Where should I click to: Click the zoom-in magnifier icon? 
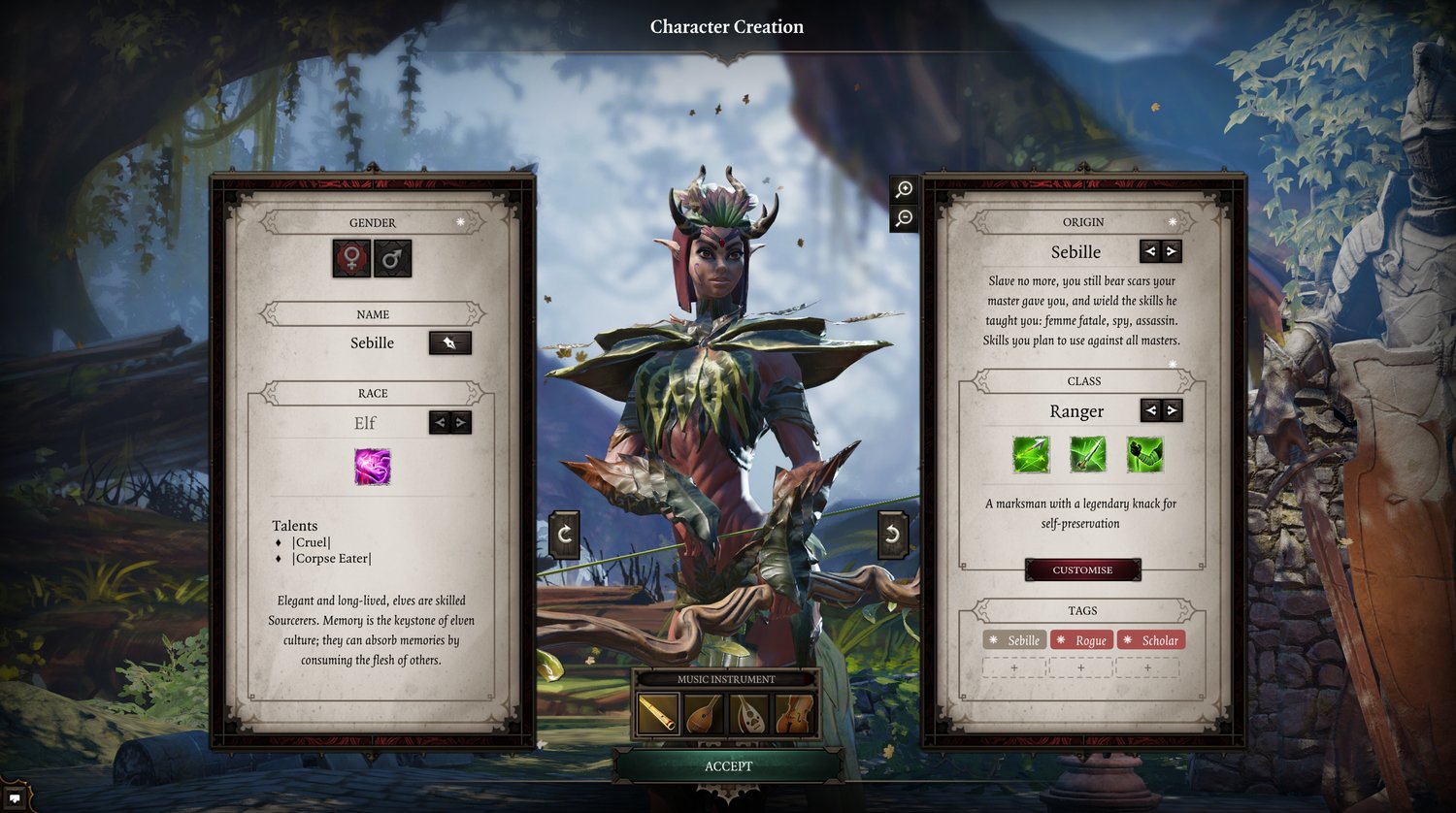coord(903,190)
